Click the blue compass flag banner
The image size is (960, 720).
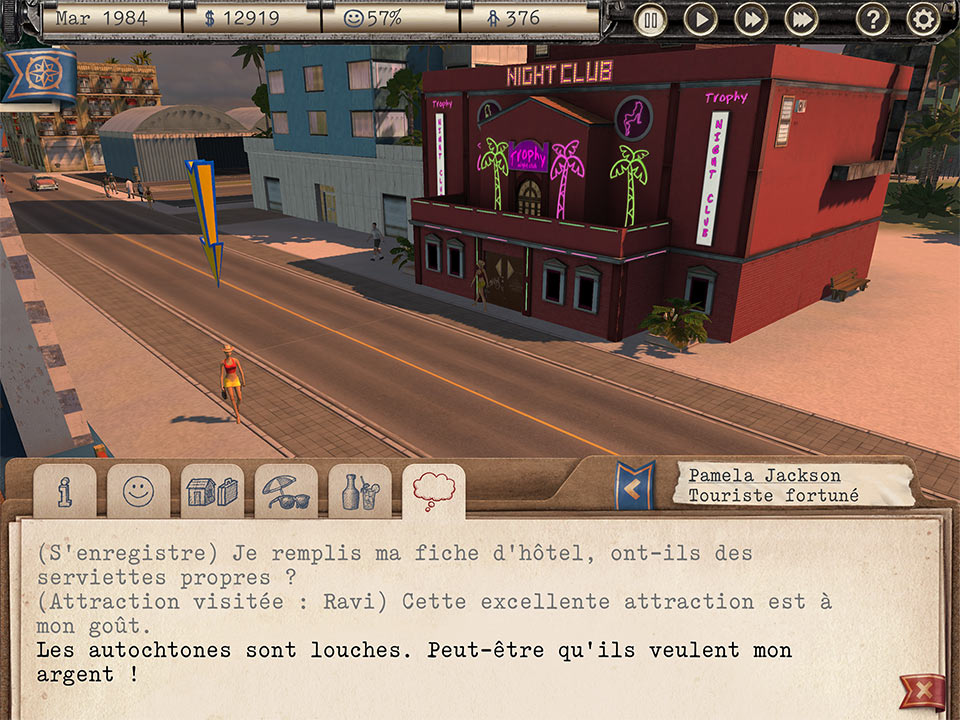[39, 75]
